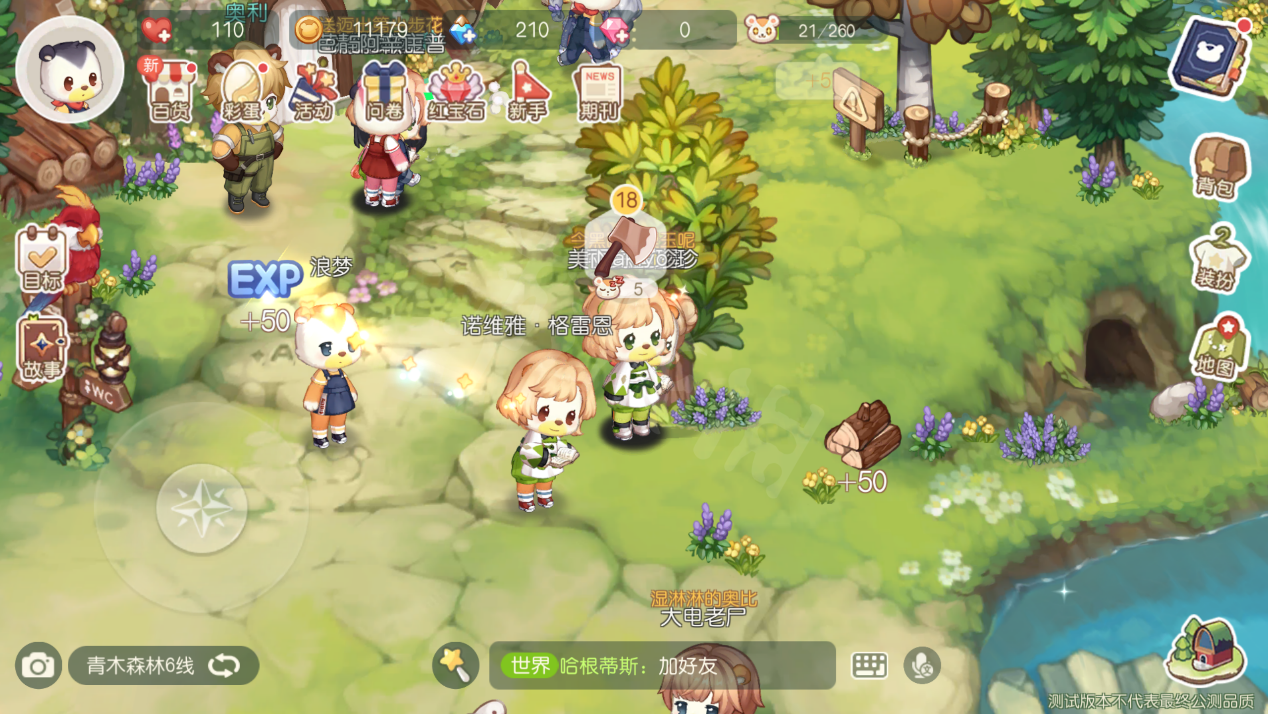
Task: Open the player avatar profile
Action: (x=69, y=70)
